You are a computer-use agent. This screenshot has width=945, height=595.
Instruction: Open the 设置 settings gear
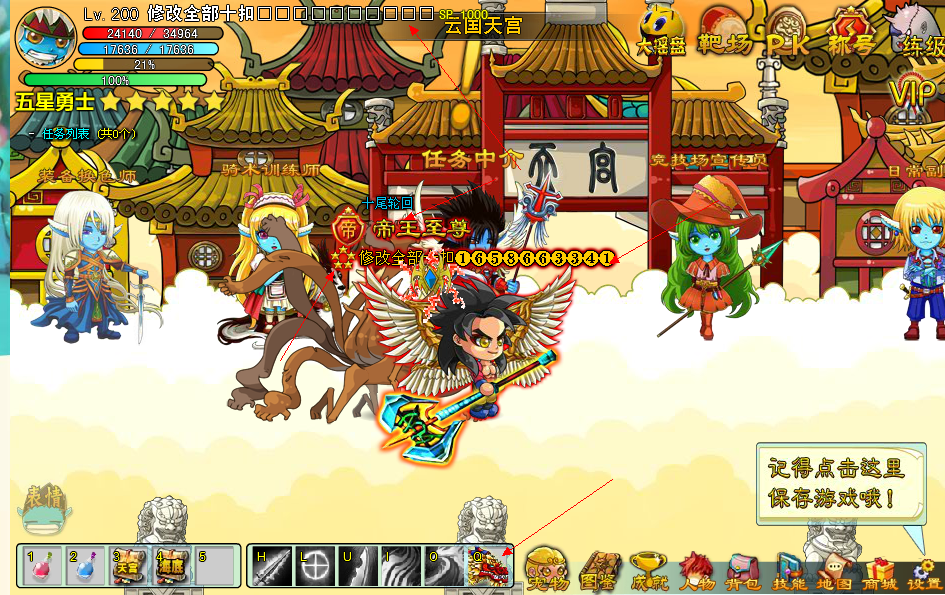(925, 572)
